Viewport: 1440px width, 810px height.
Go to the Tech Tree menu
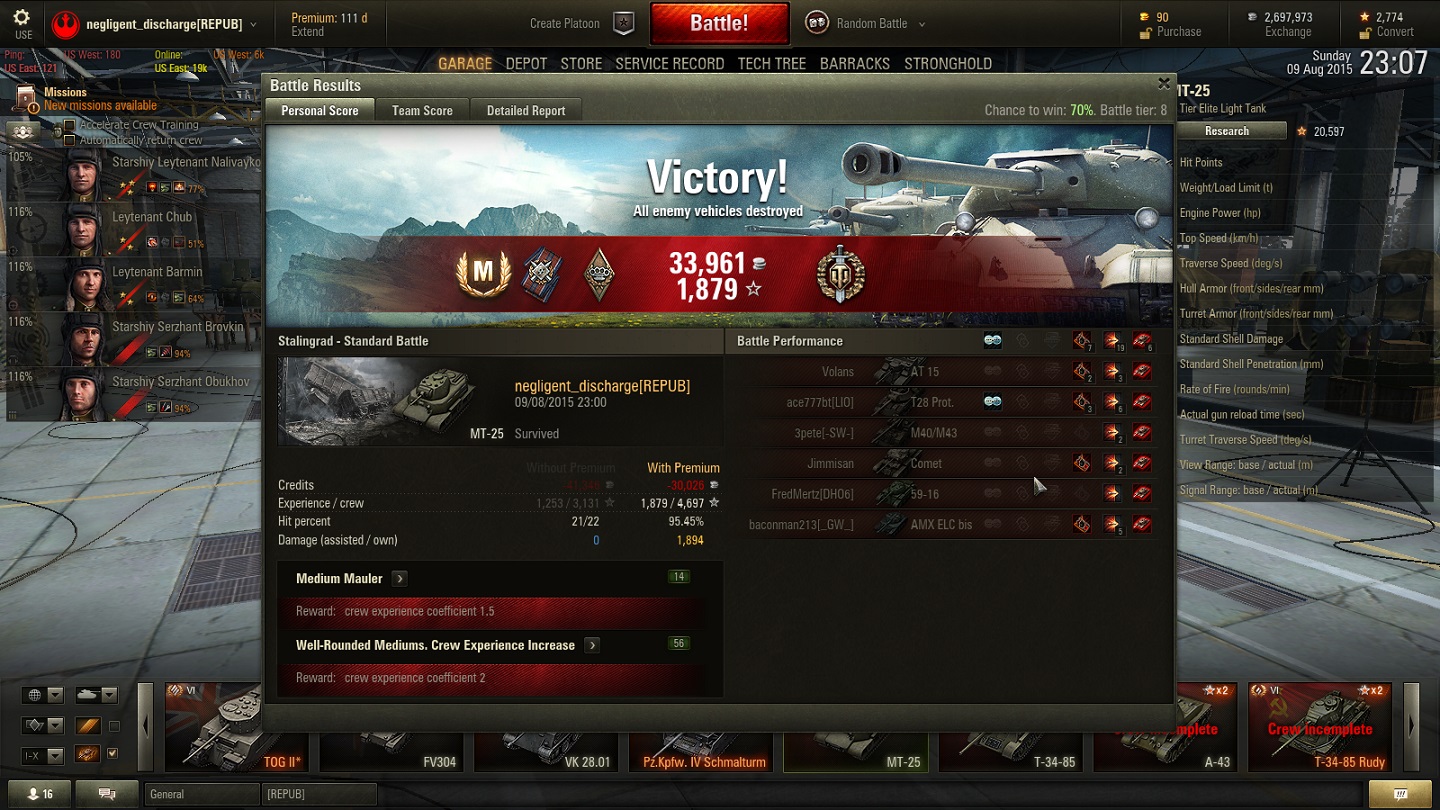(x=771, y=64)
